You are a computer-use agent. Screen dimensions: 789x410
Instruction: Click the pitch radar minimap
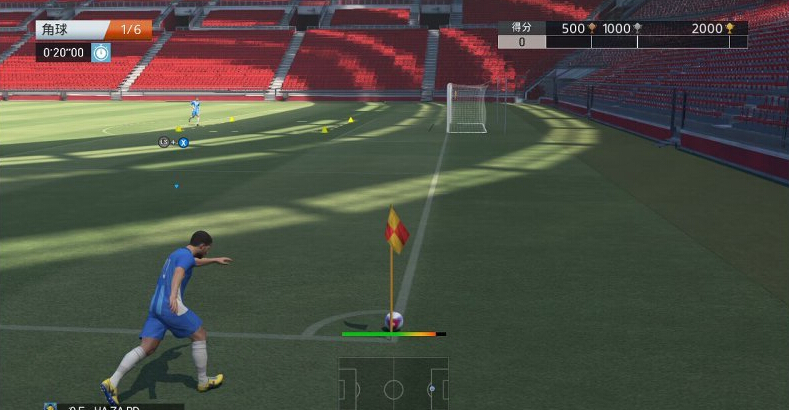tap(393, 384)
